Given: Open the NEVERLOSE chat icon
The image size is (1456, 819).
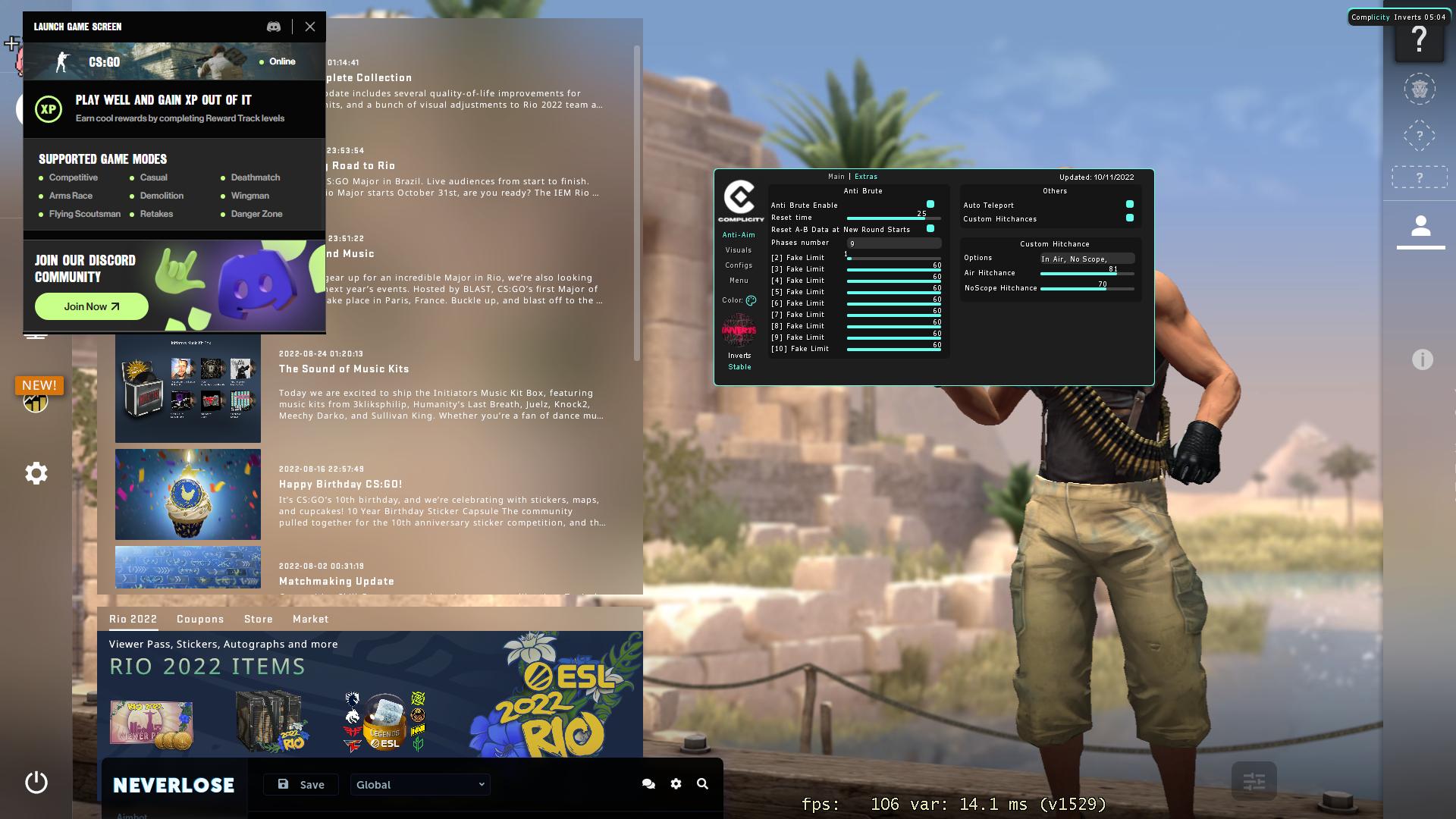Looking at the screenshot, I should coord(648,784).
